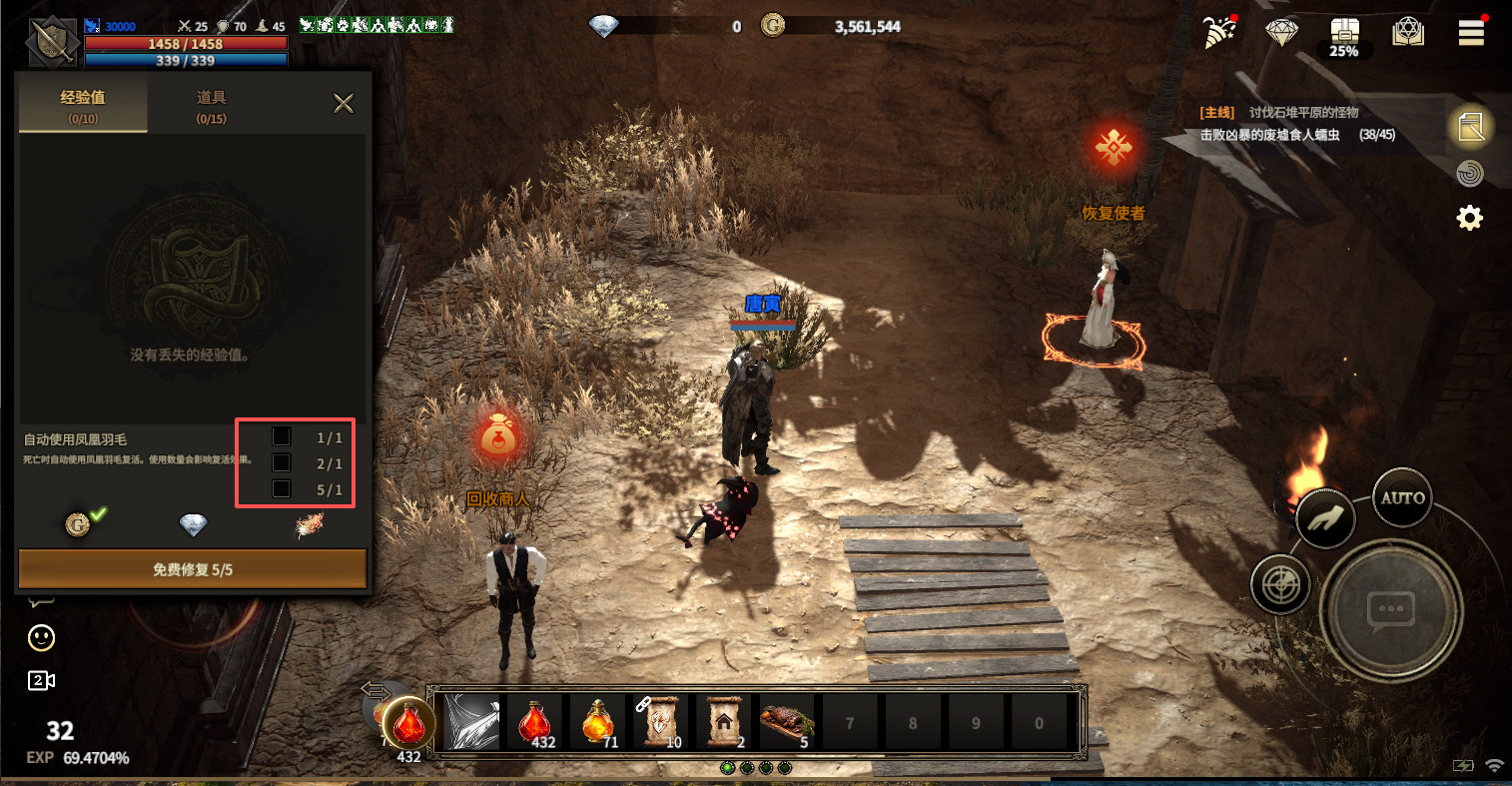The image size is (1512, 786).
Task: Switch to the 道具 (Items) tab
Action: [211, 105]
